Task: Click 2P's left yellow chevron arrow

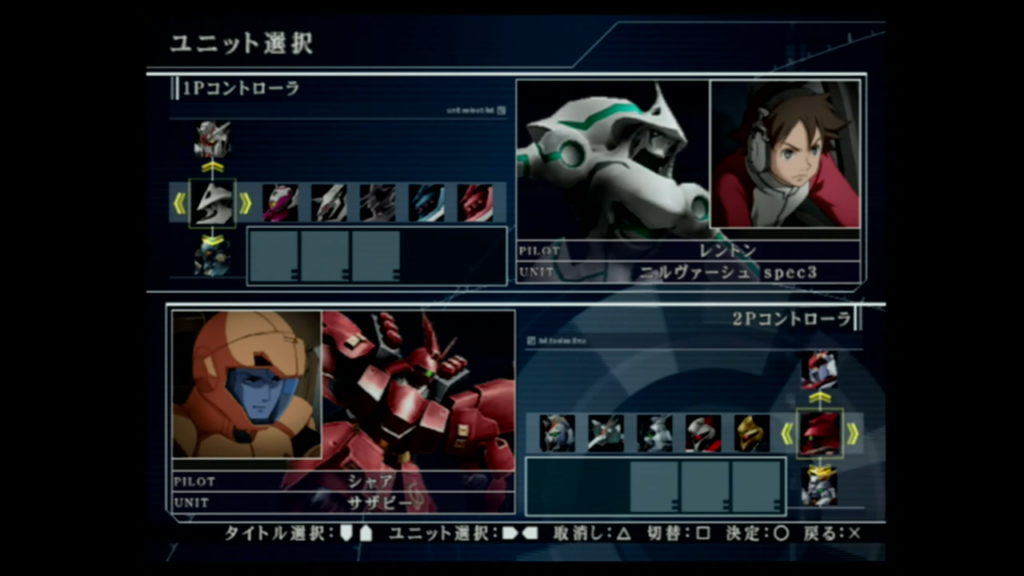Action: click(787, 433)
